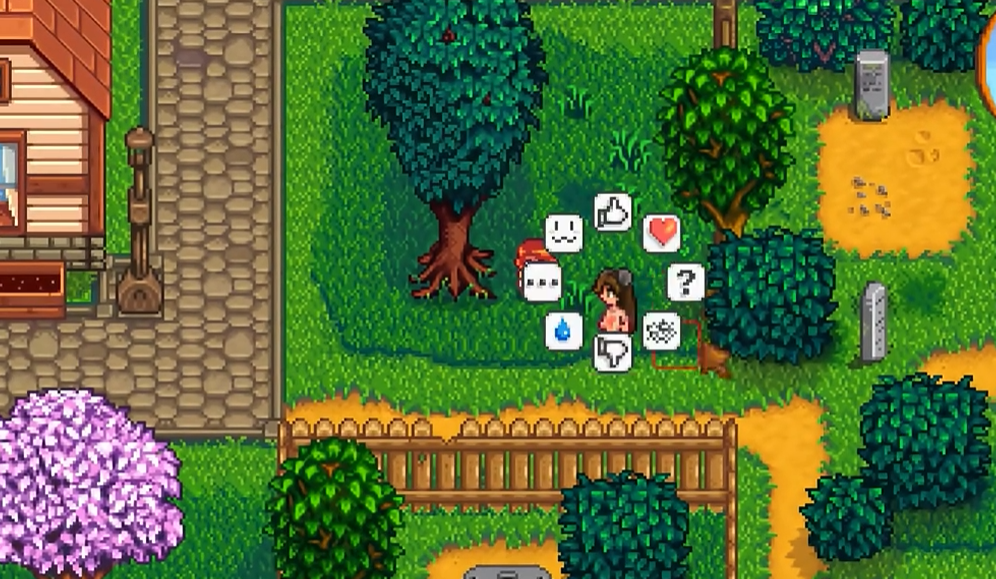996x579 pixels.
Task: Choose the three dots emote
Action: 542,282
